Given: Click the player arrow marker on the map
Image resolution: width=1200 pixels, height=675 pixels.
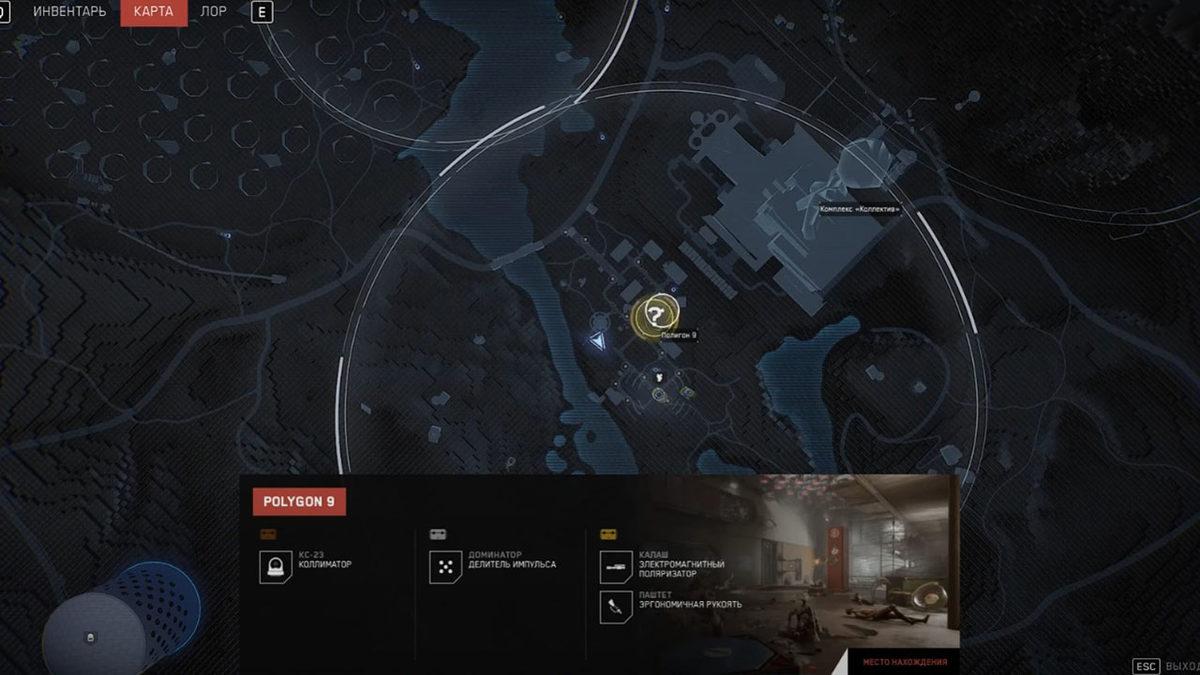Looking at the screenshot, I should pyautogui.click(x=598, y=342).
